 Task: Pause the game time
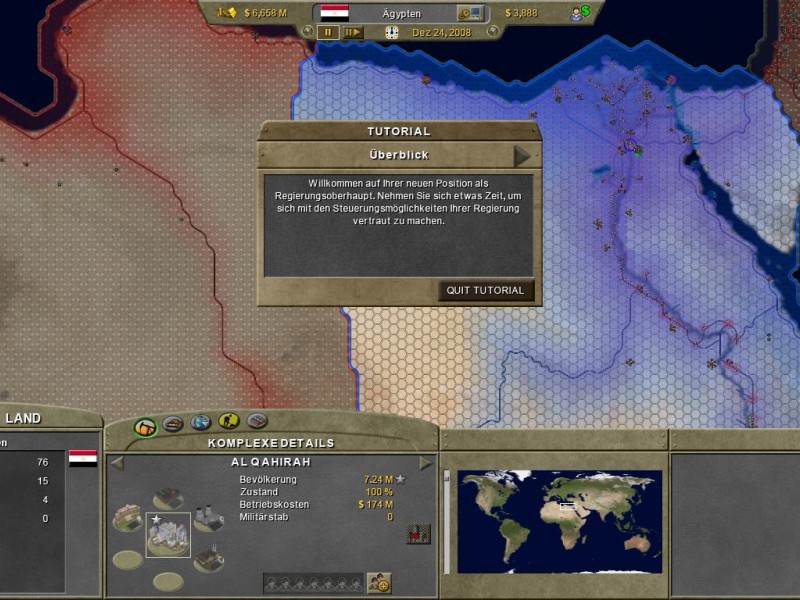328,32
